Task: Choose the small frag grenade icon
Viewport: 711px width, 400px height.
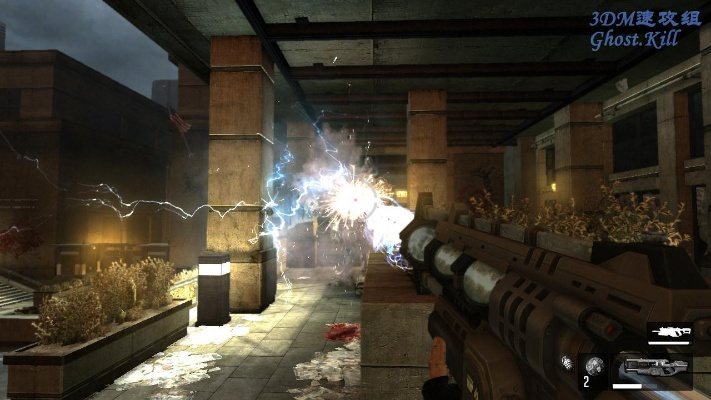Action: click(567, 362)
